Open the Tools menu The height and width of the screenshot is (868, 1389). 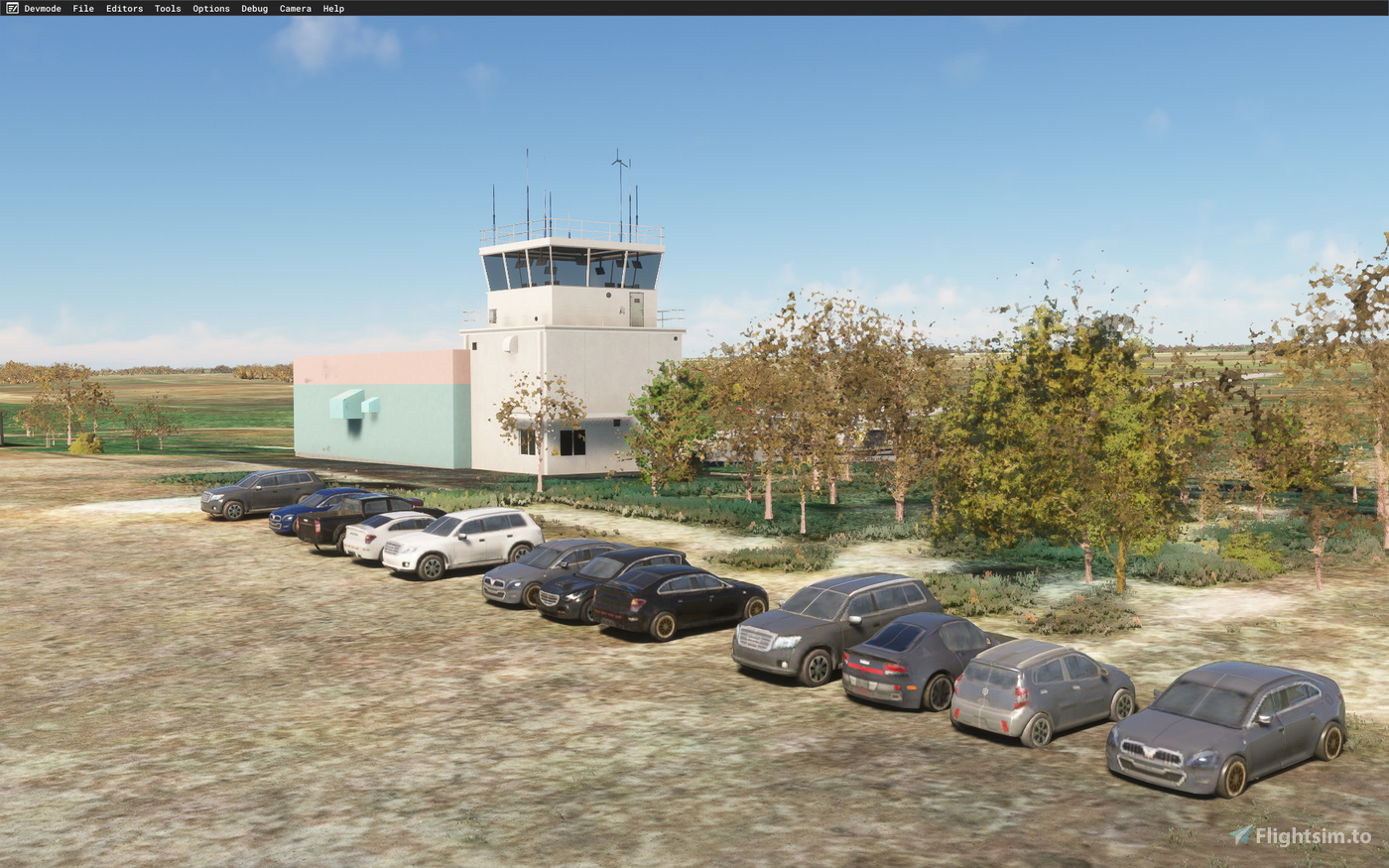tap(166, 8)
